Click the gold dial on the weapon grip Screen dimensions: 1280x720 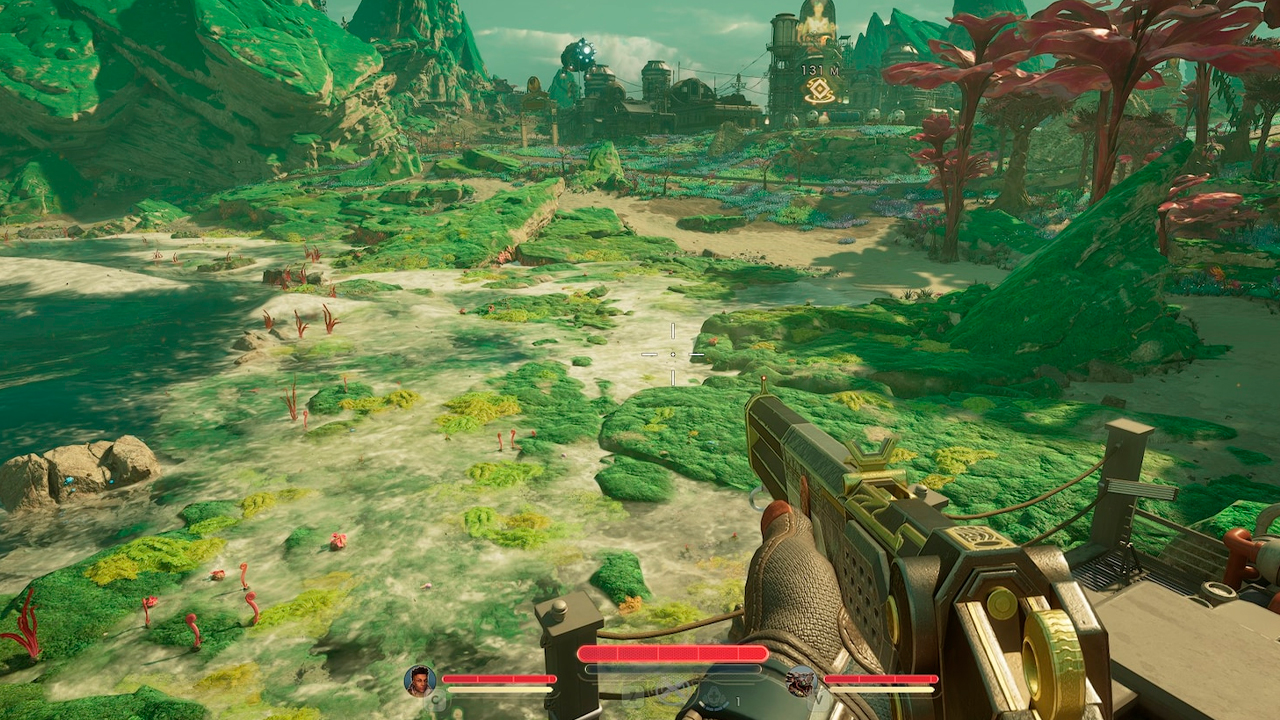click(1000, 604)
